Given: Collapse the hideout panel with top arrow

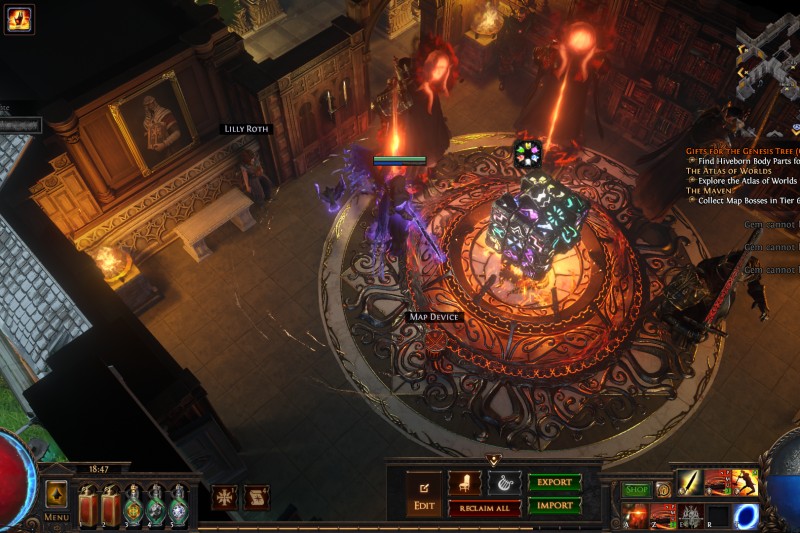Looking at the screenshot, I should (x=493, y=460).
